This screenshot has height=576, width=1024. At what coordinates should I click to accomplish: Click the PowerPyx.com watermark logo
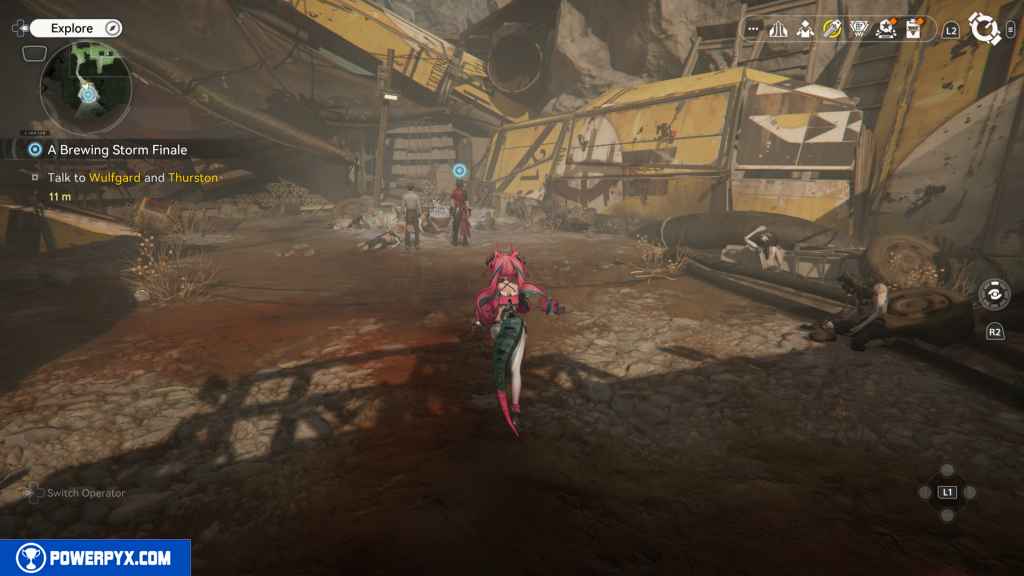point(95,558)
